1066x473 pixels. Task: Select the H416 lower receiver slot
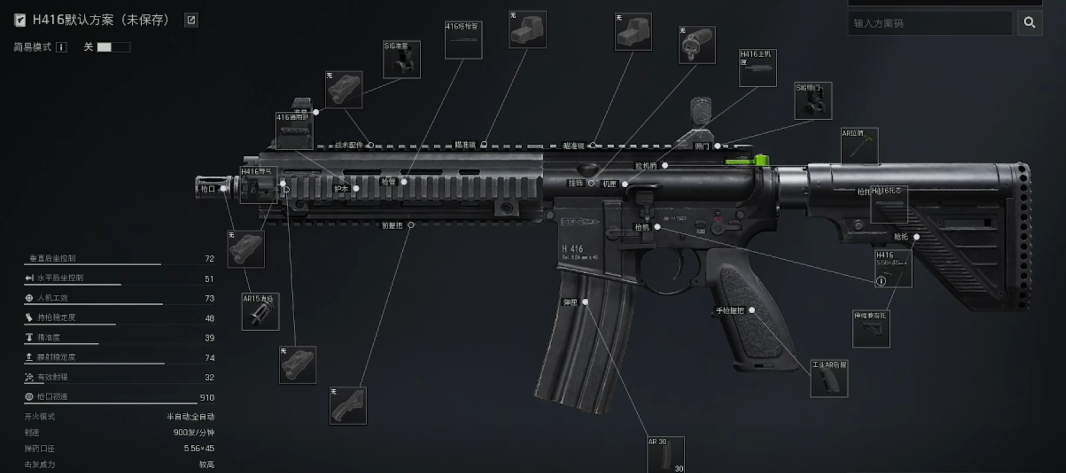[893, 268]
